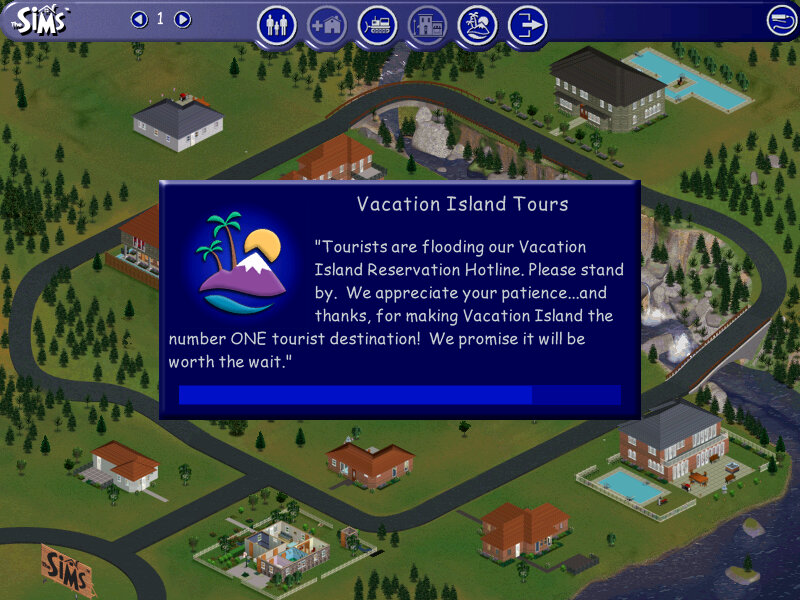
Task: Go to the previous neighborhood number
Action: pyautogui.click(x=139, y=19)
